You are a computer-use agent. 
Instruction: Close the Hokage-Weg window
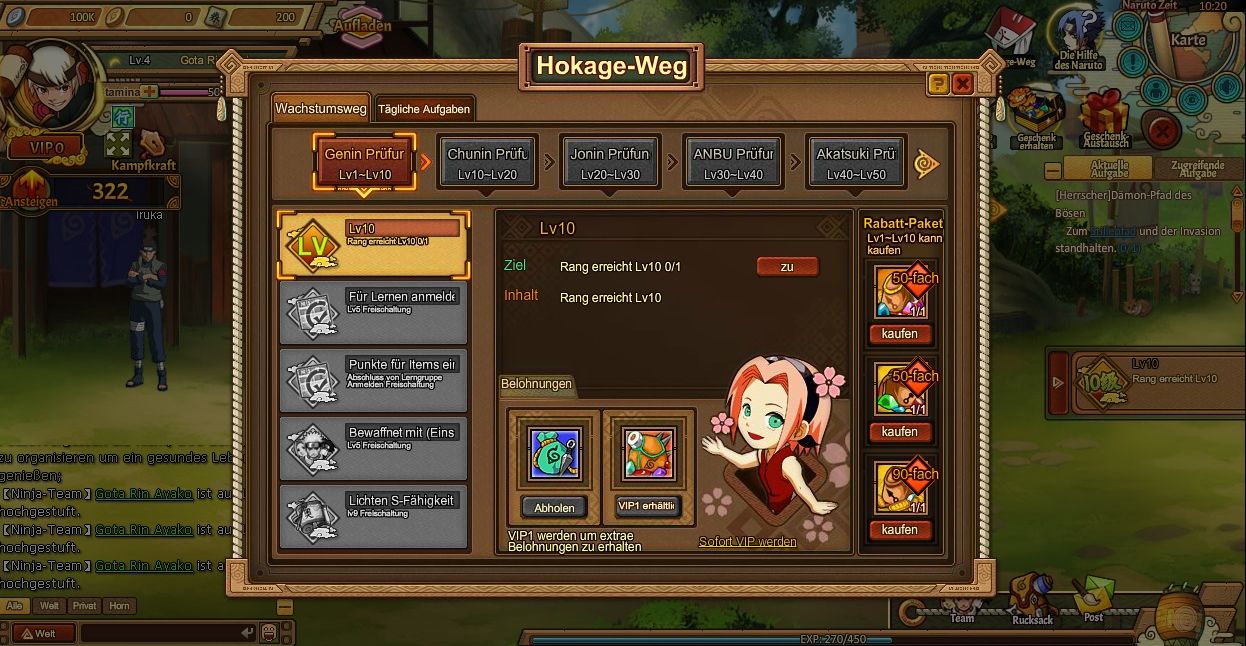click(x=963, y=84)
